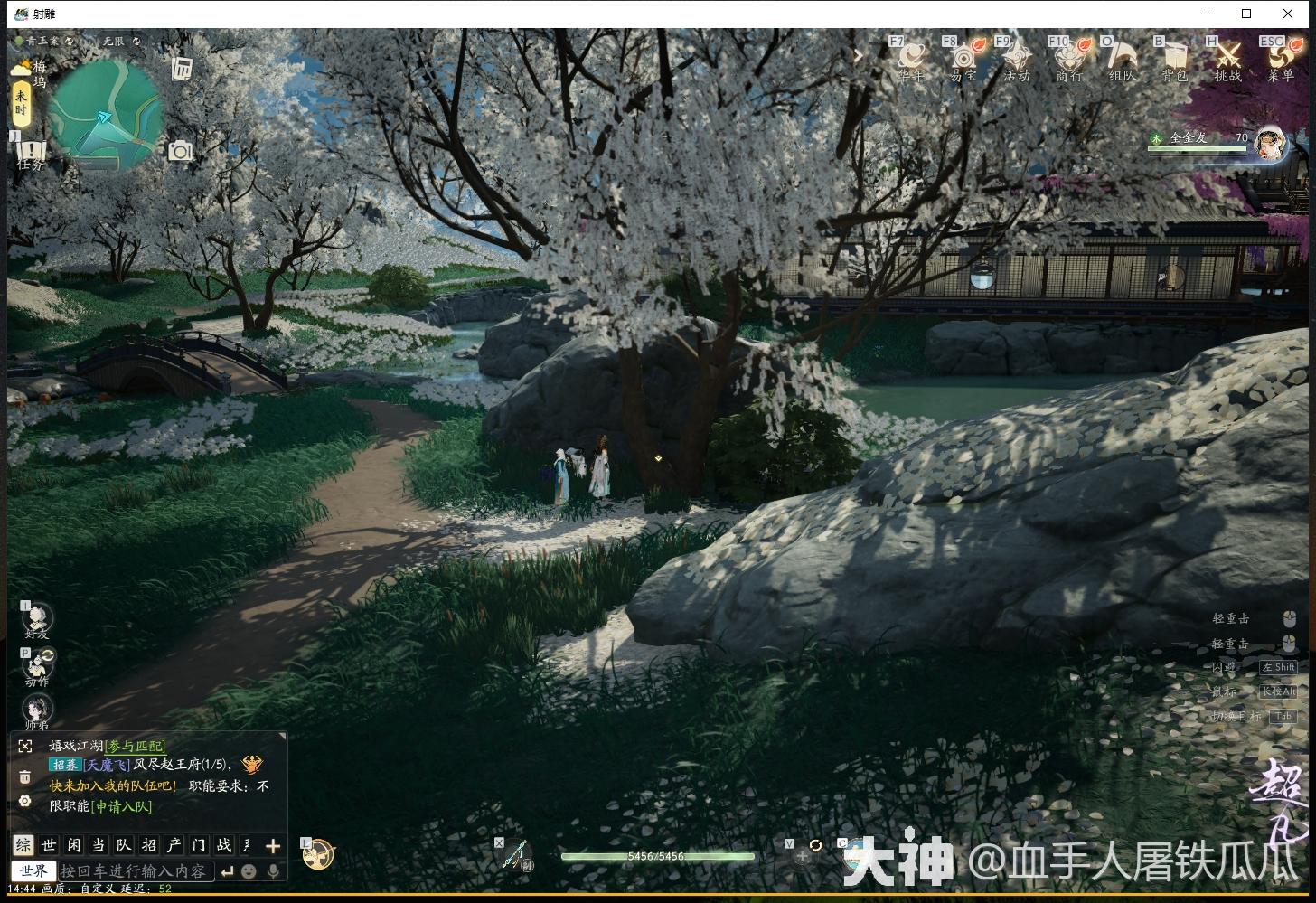Click the chat input field to type

136,870
